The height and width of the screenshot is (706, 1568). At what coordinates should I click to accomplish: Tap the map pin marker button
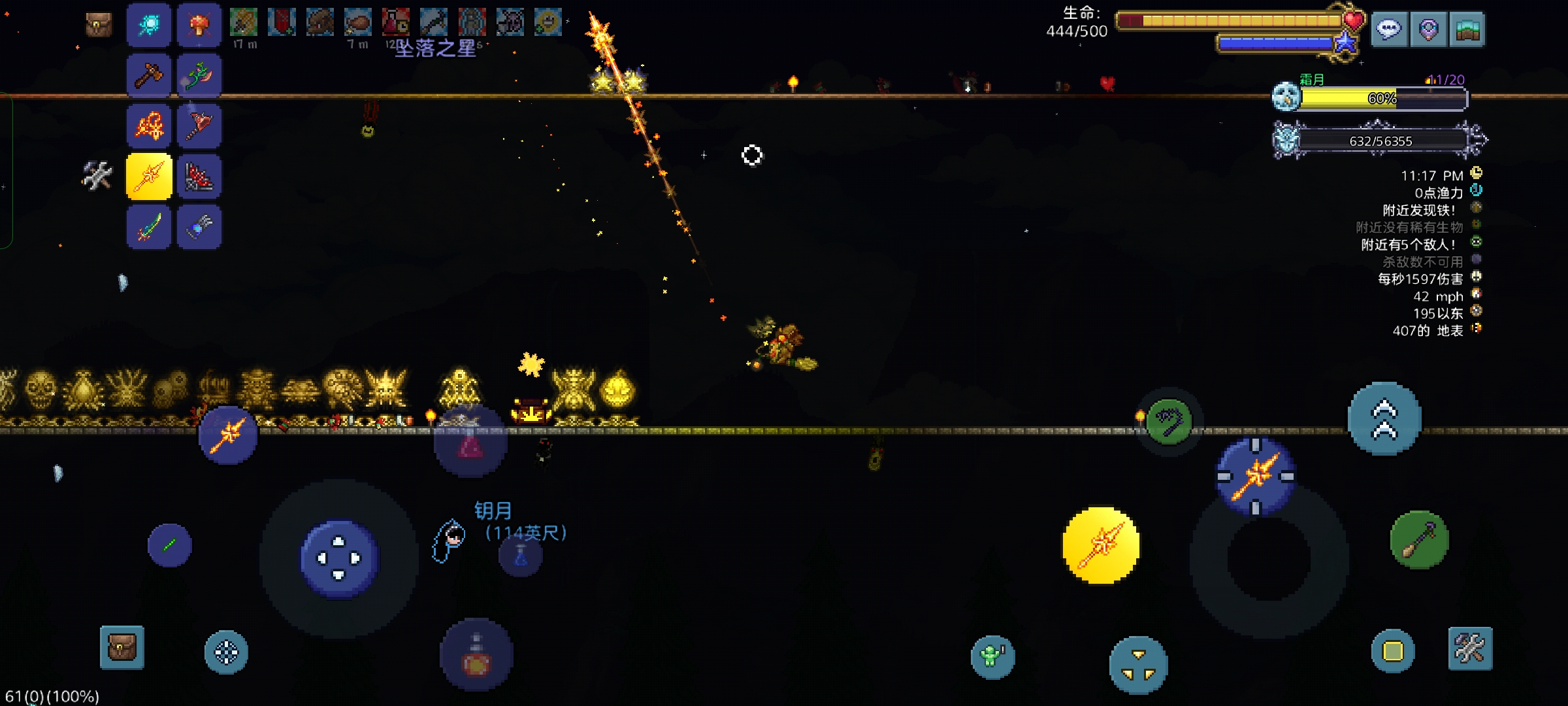[x=1428, y=29]
